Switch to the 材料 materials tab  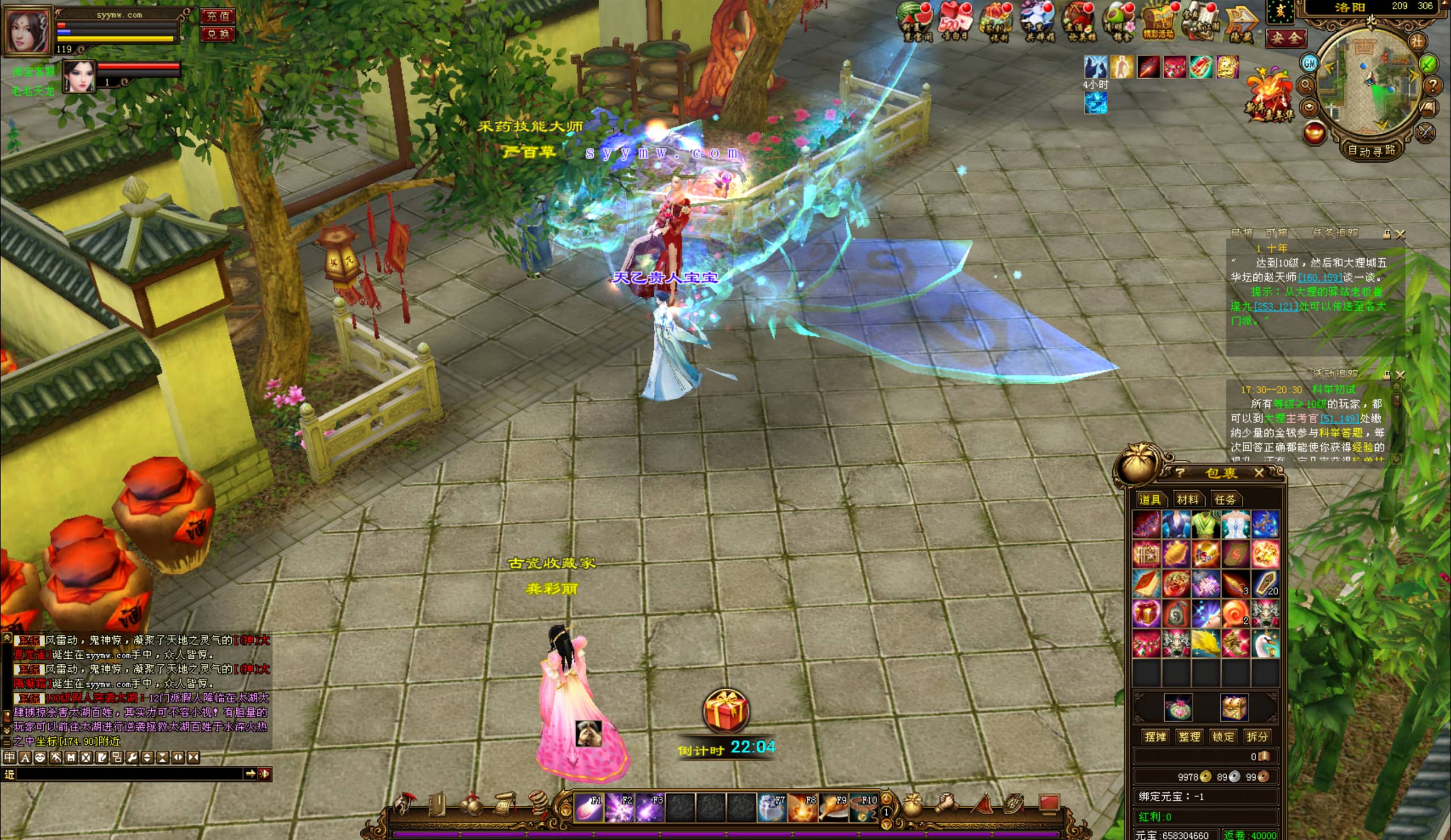coord(1188,500)
